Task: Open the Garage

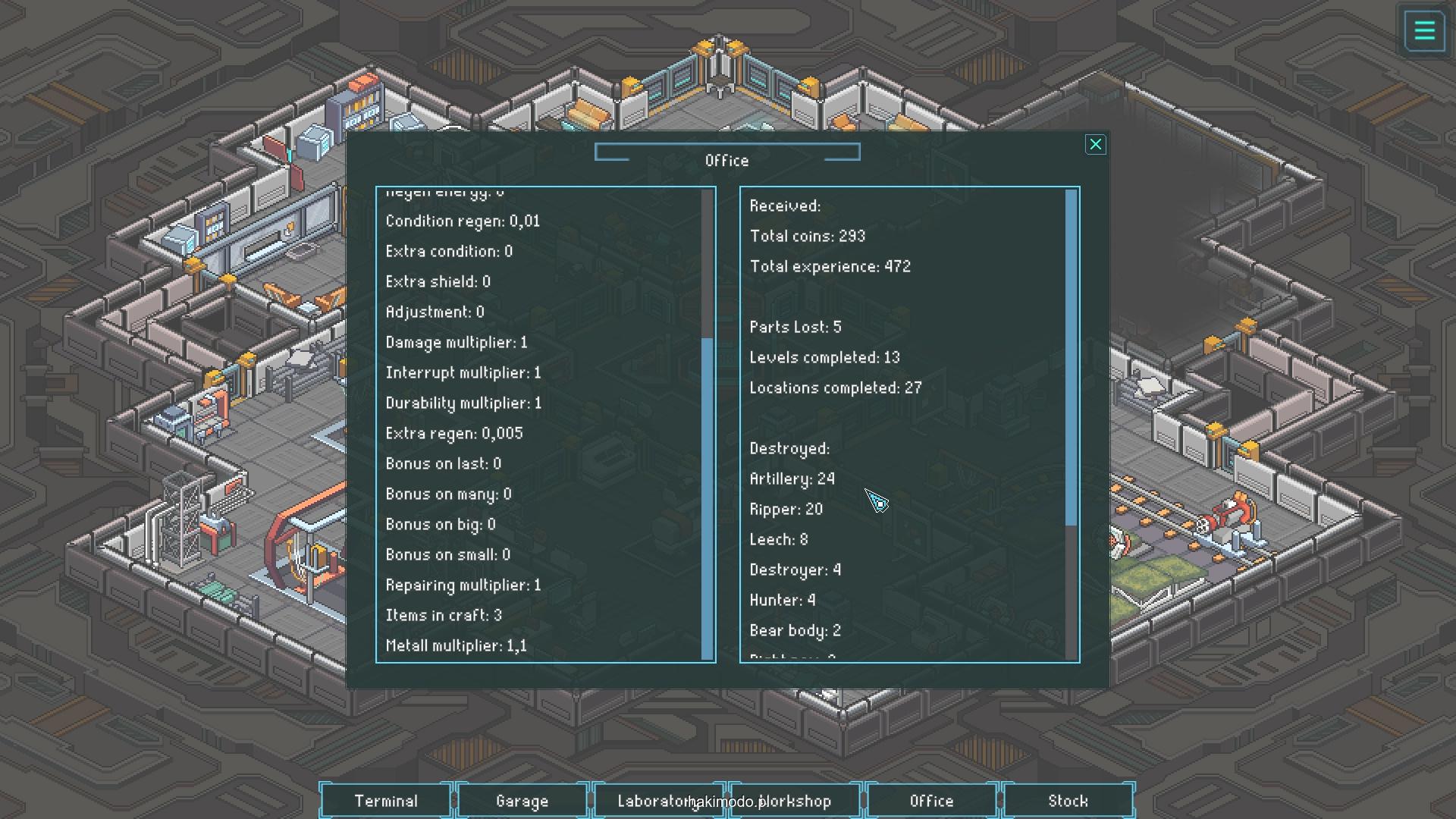Action: click(522, 801)
